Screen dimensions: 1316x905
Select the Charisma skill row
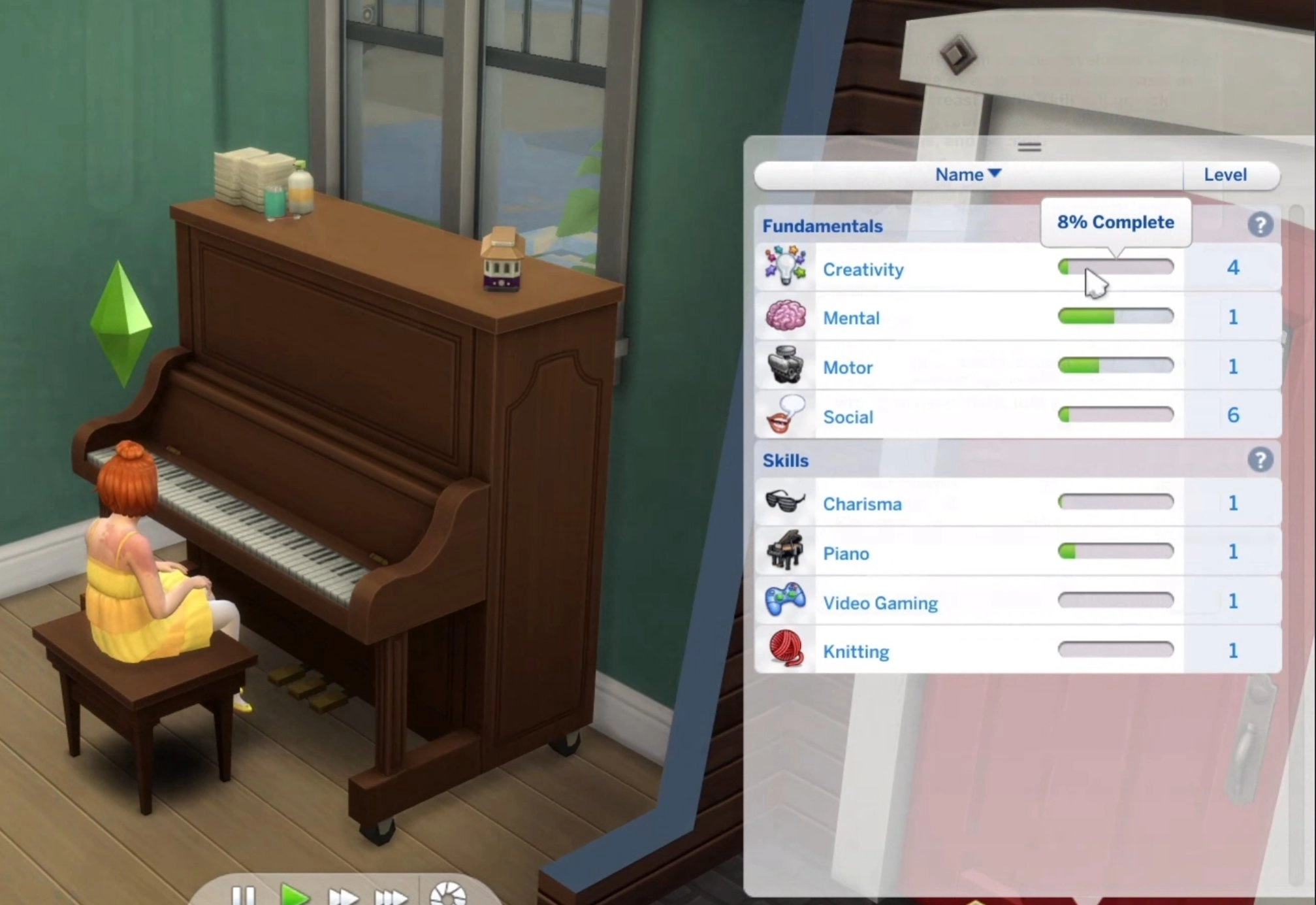coord(862,504)
